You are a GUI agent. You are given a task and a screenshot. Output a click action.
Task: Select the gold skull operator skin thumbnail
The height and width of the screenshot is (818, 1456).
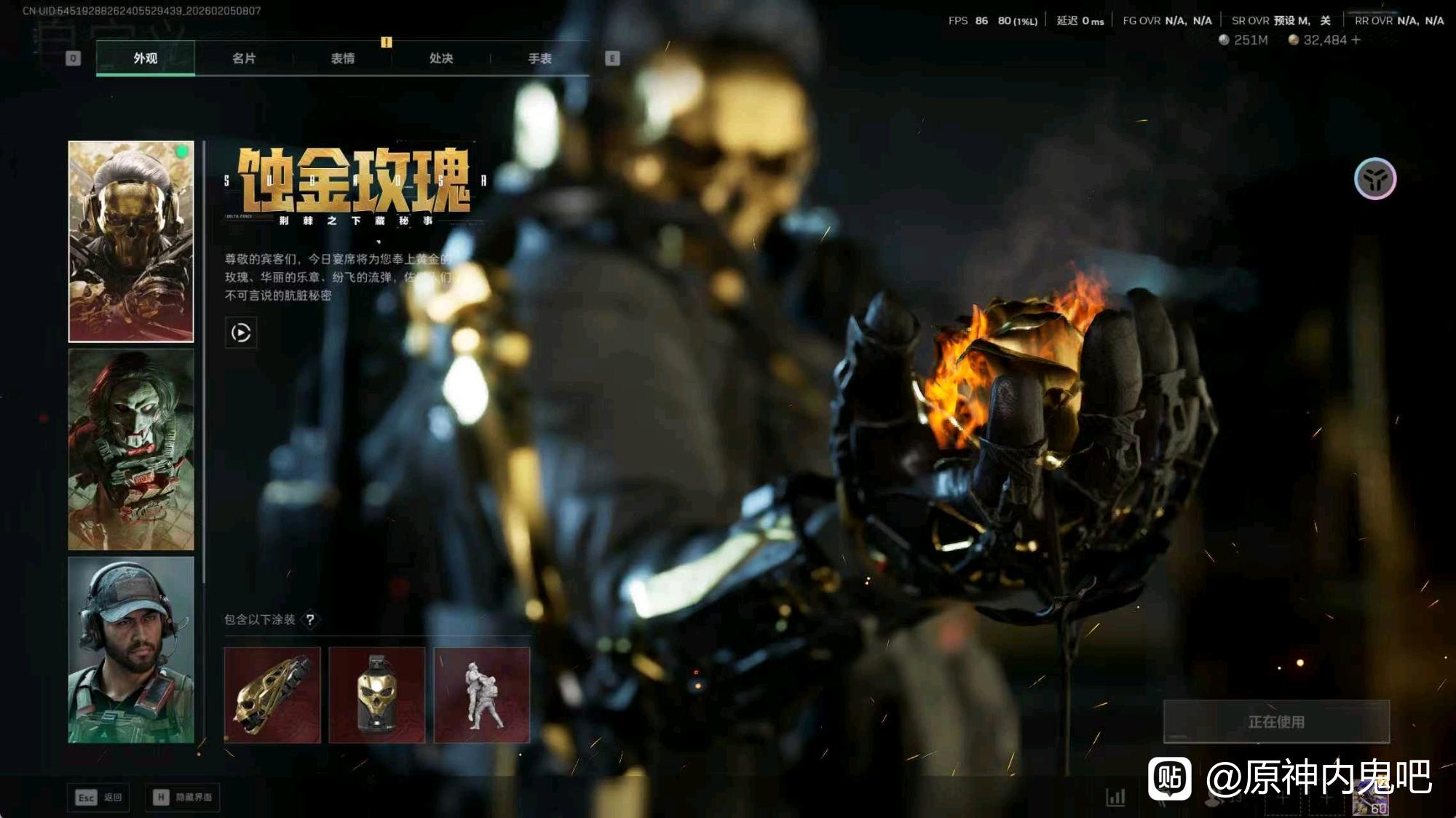(x=131, y=242)
